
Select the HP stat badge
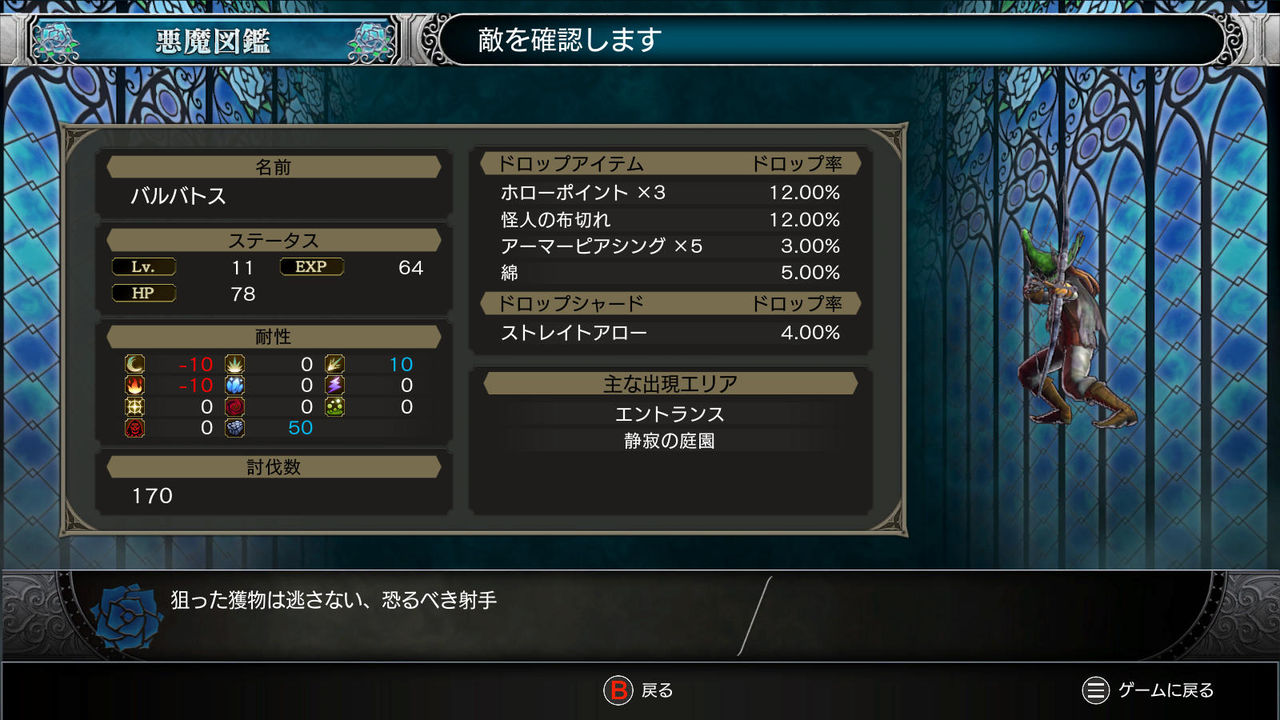point(142,293)
